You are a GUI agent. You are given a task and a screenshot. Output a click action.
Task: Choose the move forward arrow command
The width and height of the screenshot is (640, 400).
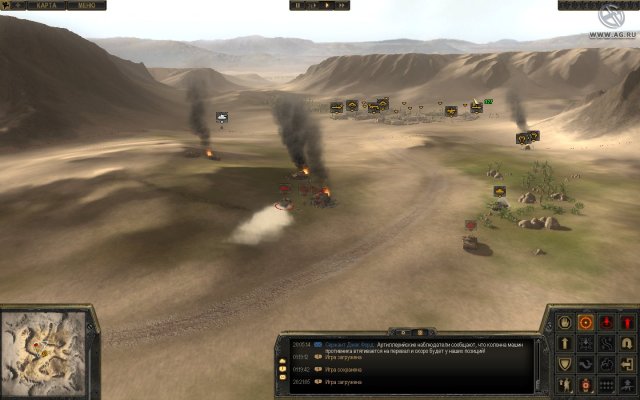coord(565,344)
